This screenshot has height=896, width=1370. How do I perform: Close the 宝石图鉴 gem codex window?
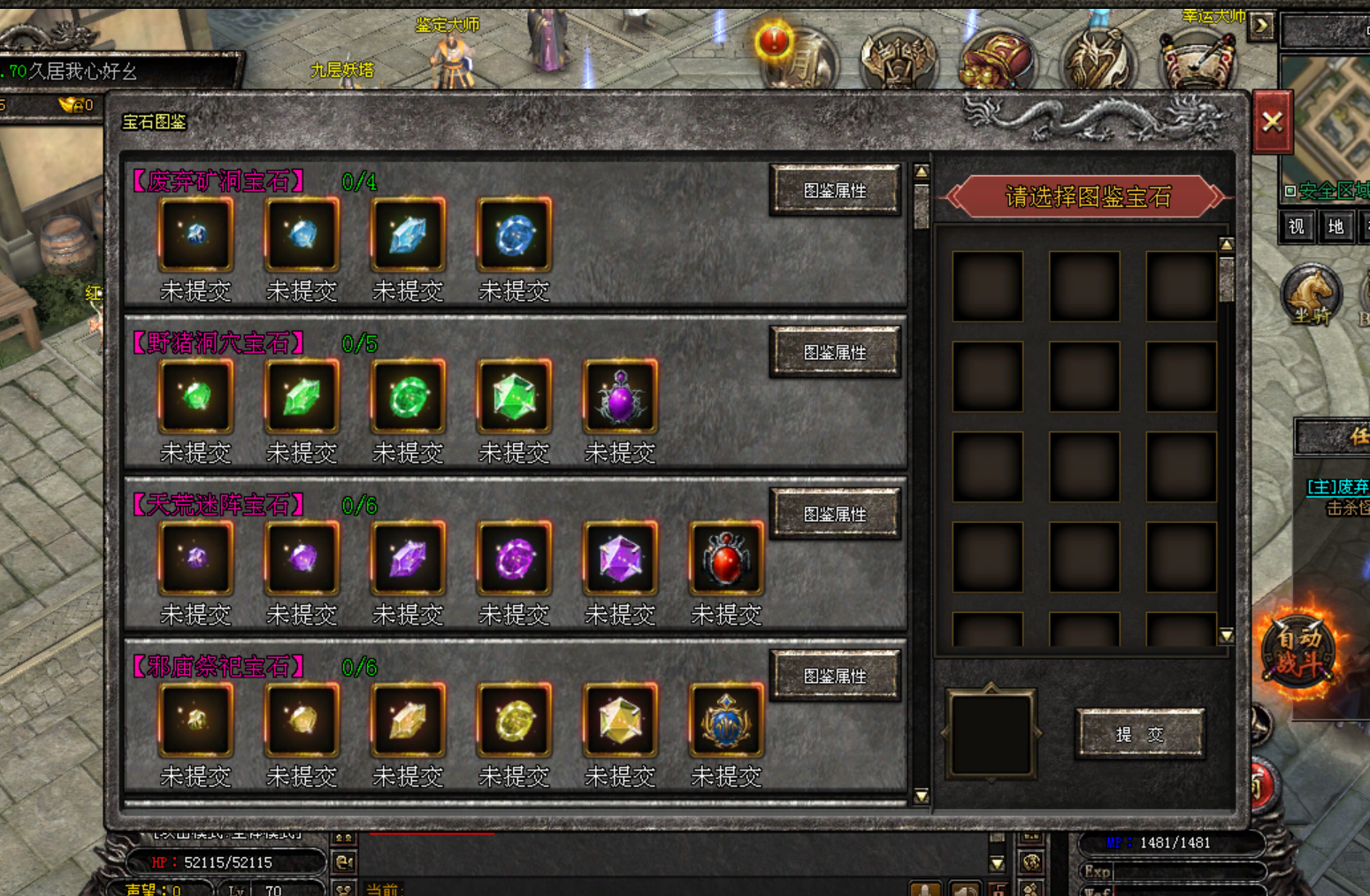1272,122
